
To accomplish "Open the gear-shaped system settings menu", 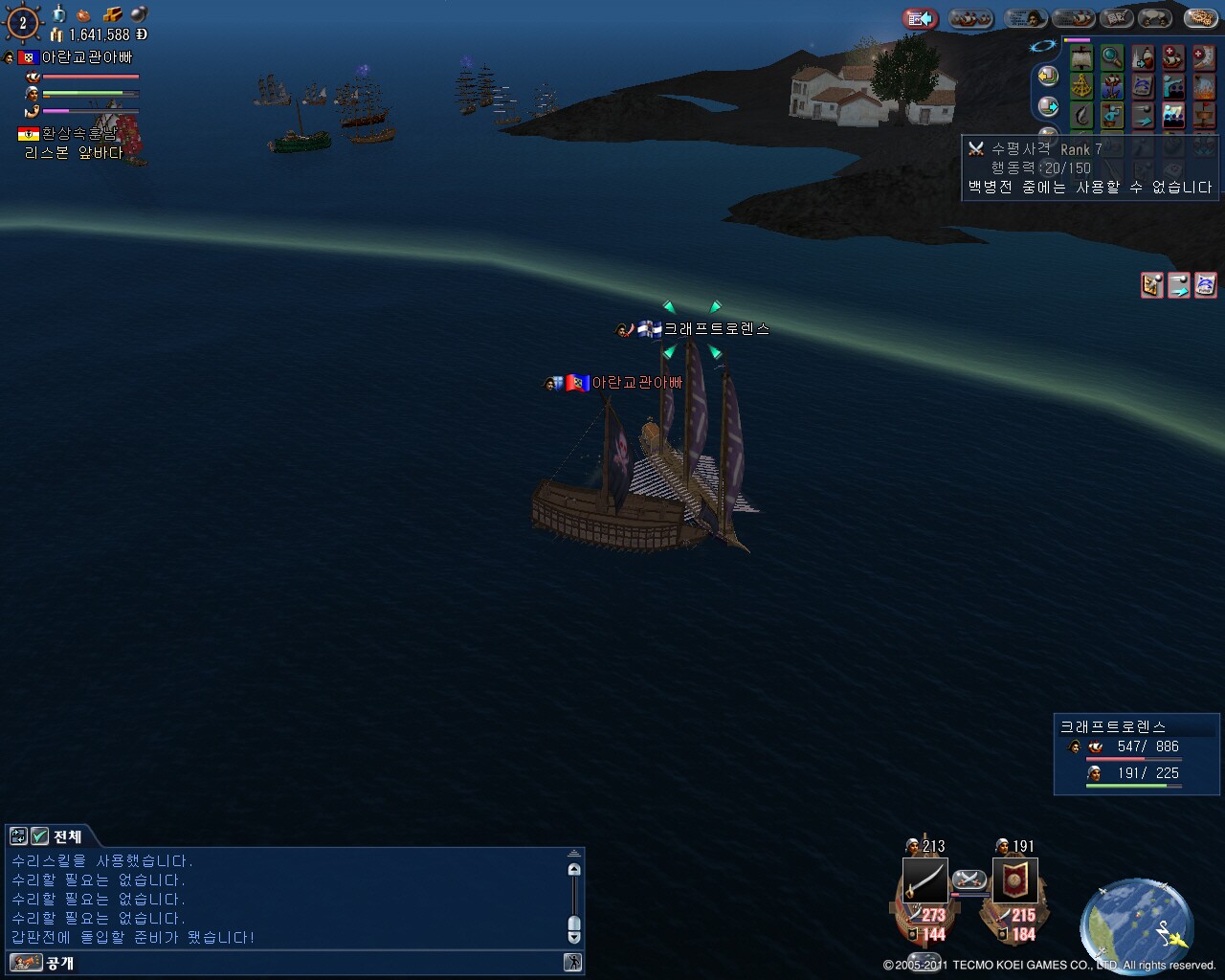I will [1199, 18].
